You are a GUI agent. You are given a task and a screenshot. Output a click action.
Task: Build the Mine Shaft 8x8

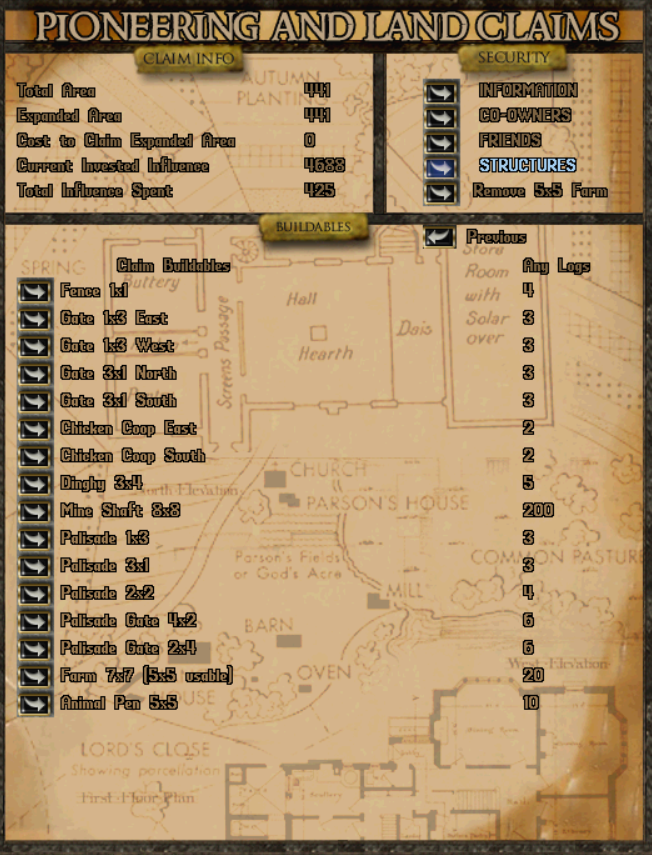point(35,512)
